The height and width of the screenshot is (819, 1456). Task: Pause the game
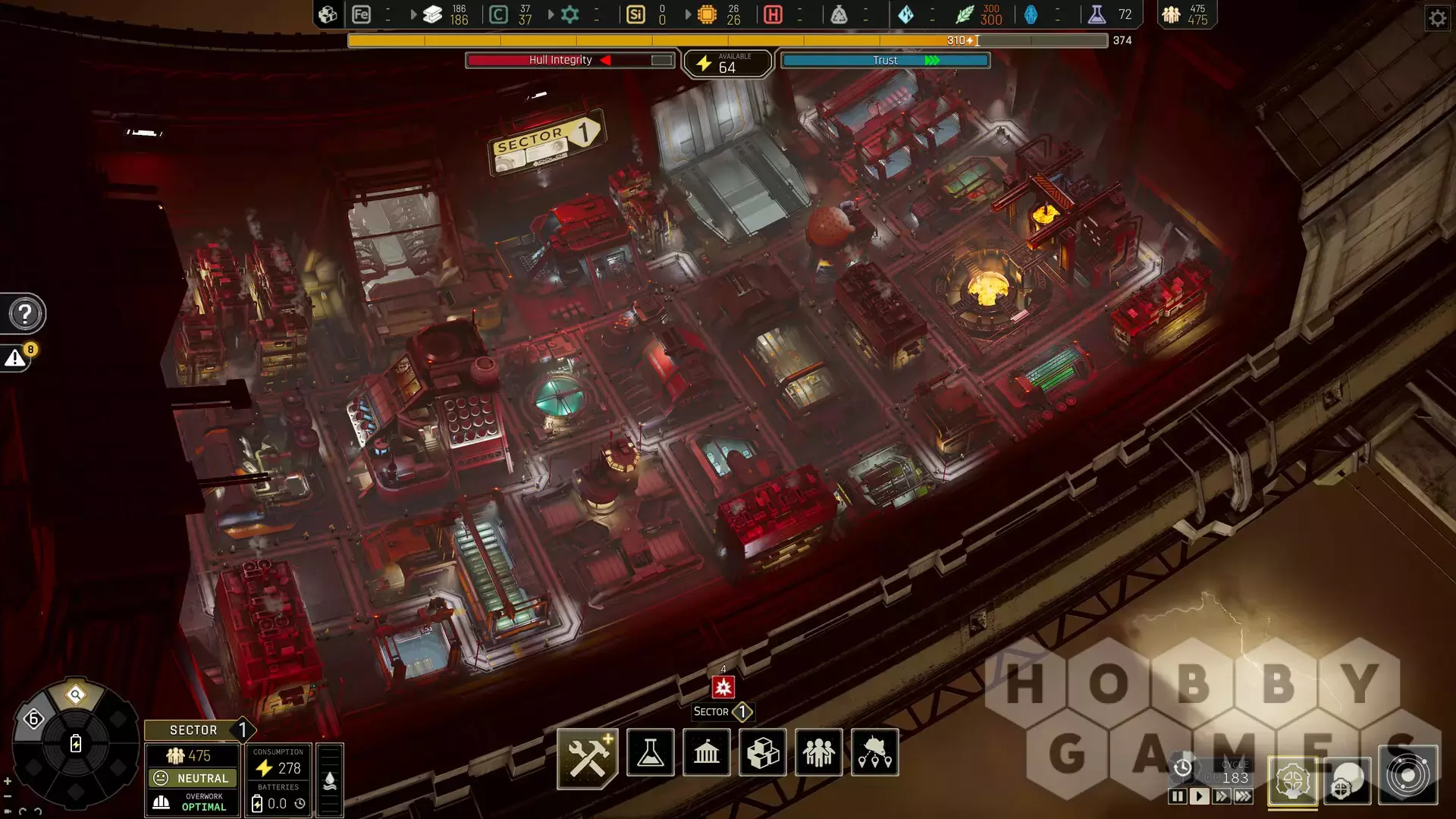pyautogui.click(x=1177, y=796)
